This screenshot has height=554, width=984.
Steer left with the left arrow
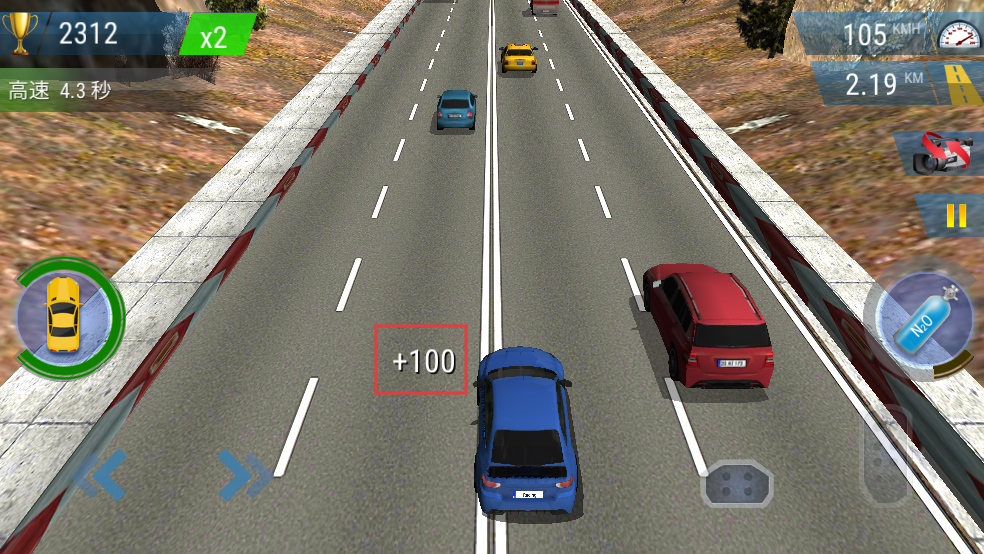pyautogui.click(x=101, y=475)
